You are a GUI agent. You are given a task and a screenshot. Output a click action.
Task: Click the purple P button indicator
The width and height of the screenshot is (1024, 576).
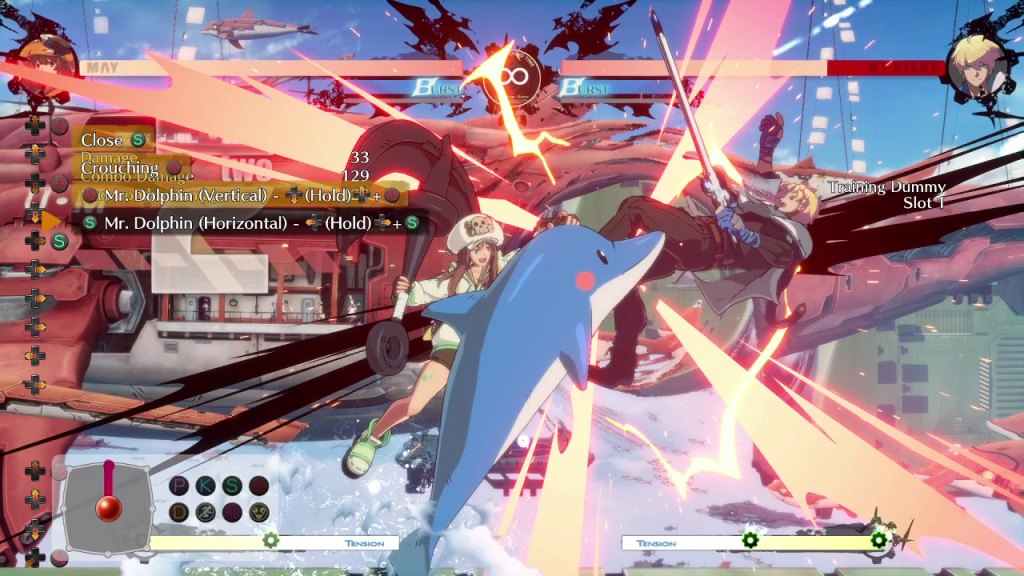[x=180, y=486]
